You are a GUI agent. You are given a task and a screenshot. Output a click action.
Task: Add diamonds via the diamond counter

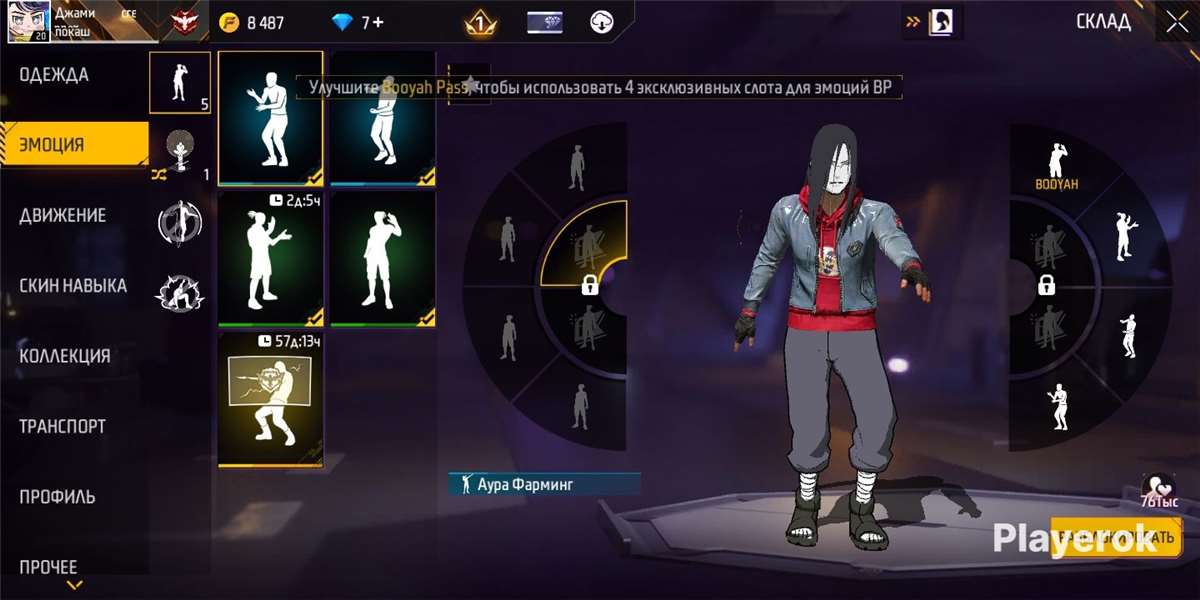[358, 22]
